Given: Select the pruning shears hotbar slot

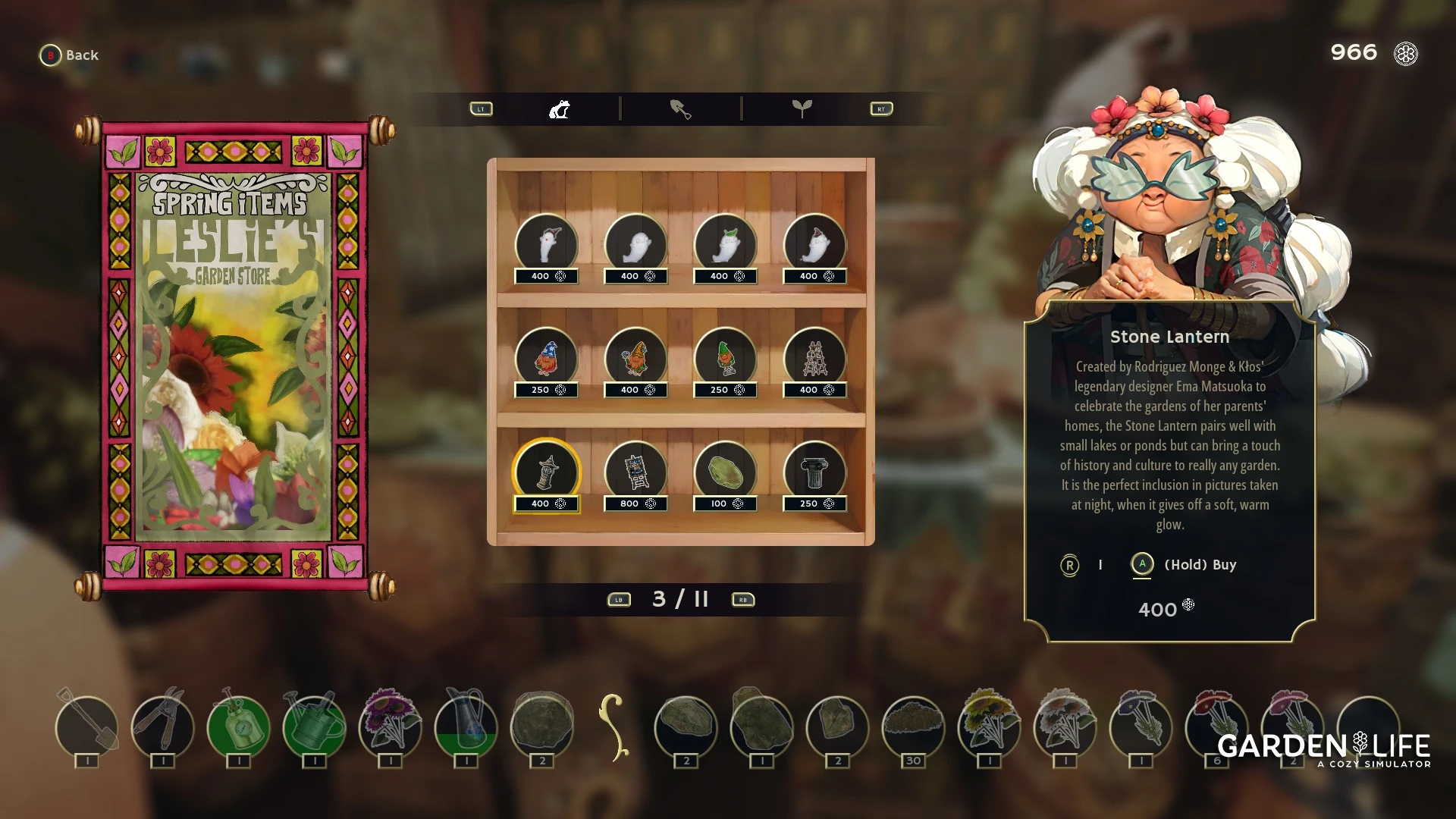Looking at the screenshot, I should pos(163,726).
